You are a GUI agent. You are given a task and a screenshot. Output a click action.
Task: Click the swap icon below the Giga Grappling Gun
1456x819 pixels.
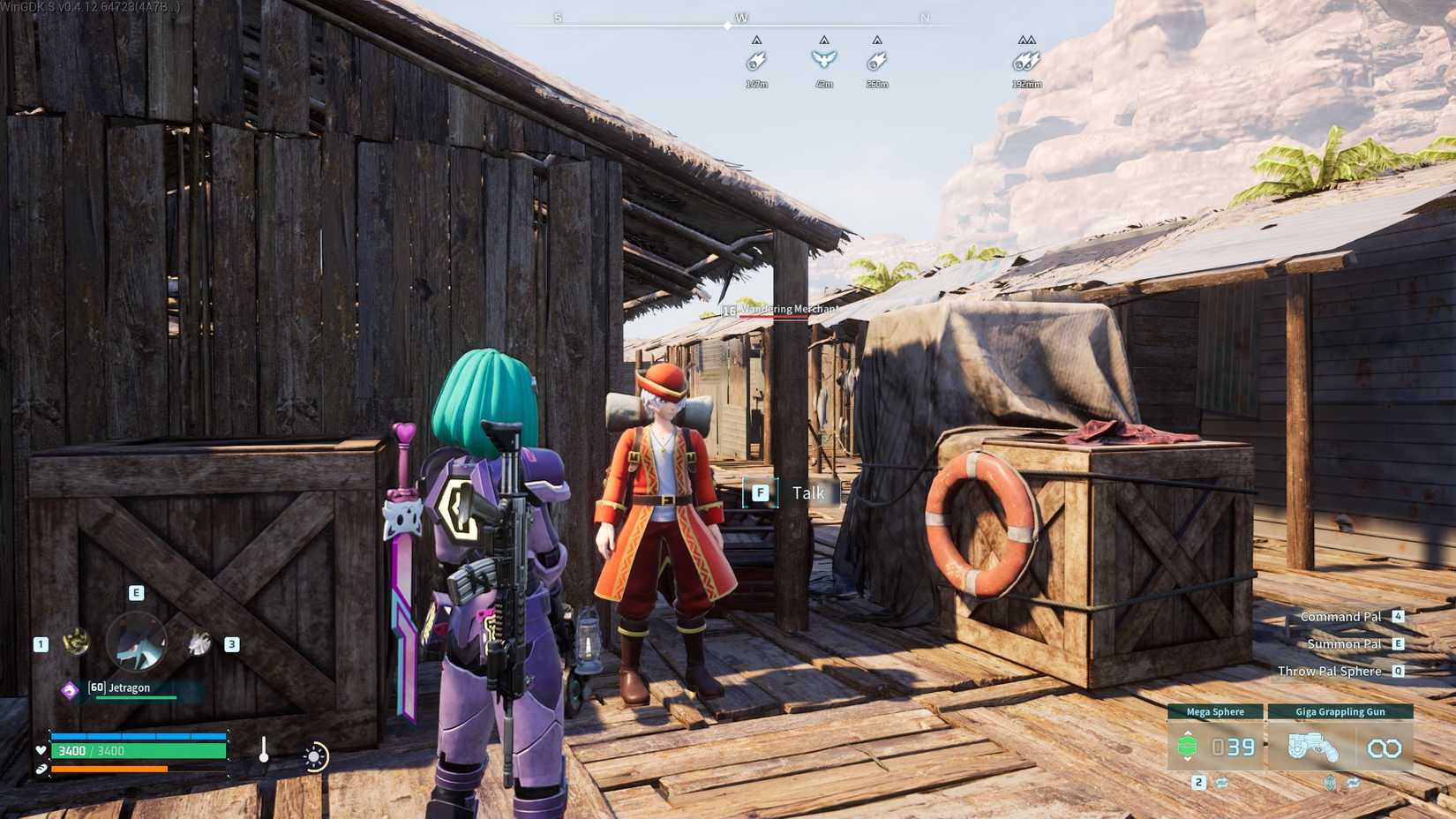point(1353,784)
